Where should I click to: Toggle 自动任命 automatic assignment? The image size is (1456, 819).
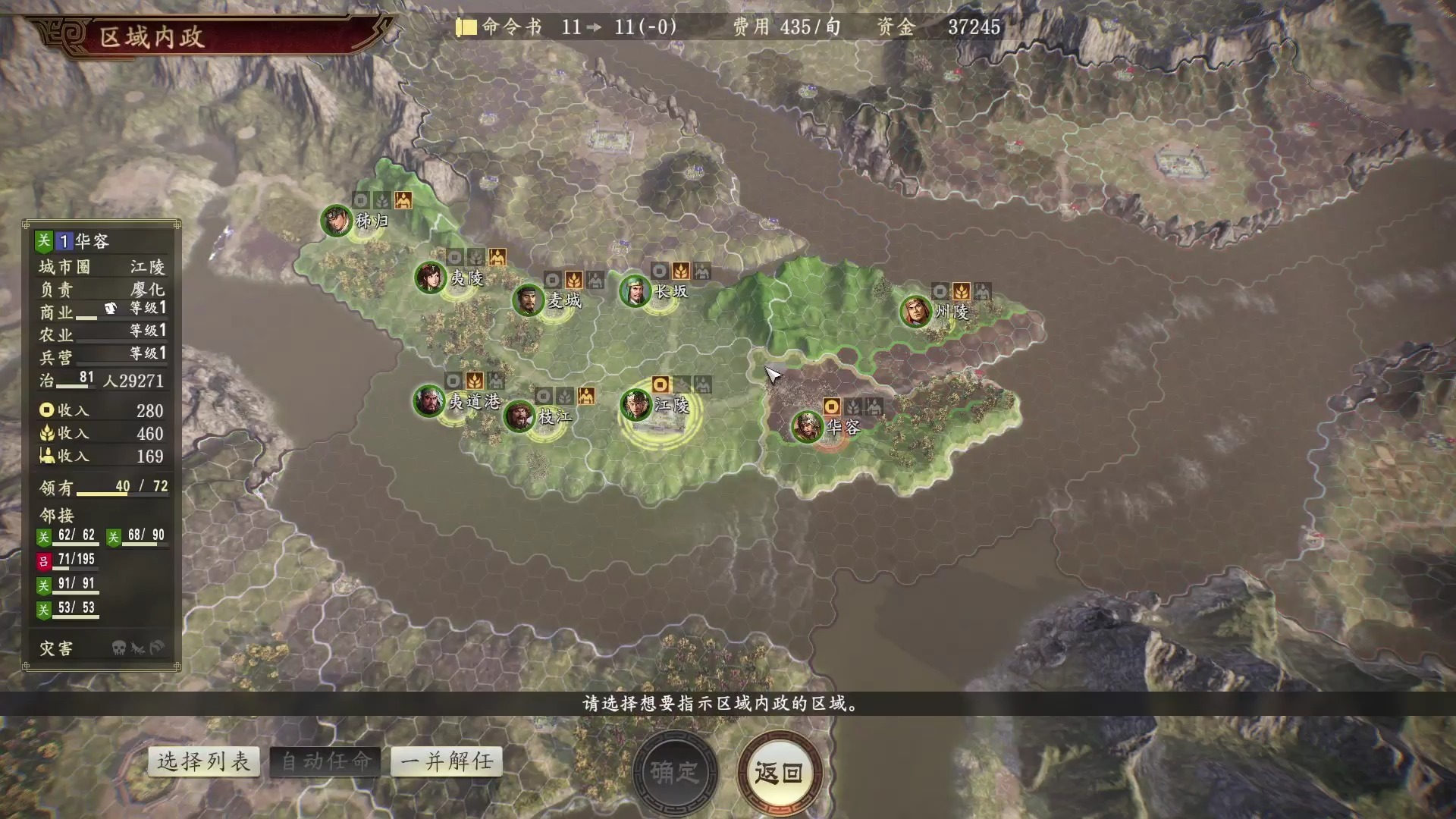pyautogui.click(x=325, y=761)
